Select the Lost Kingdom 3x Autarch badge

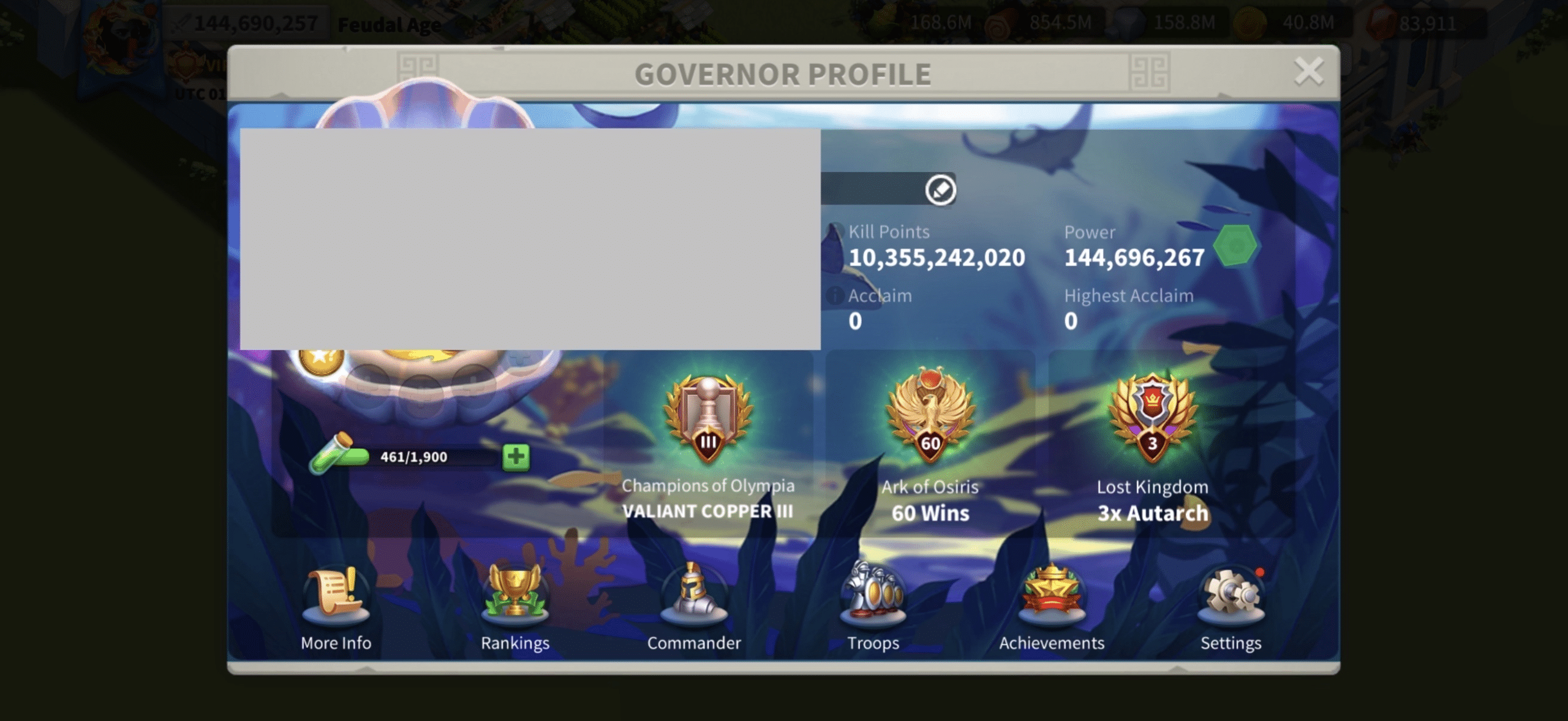pyautogui.click(x=1152, y=418)
